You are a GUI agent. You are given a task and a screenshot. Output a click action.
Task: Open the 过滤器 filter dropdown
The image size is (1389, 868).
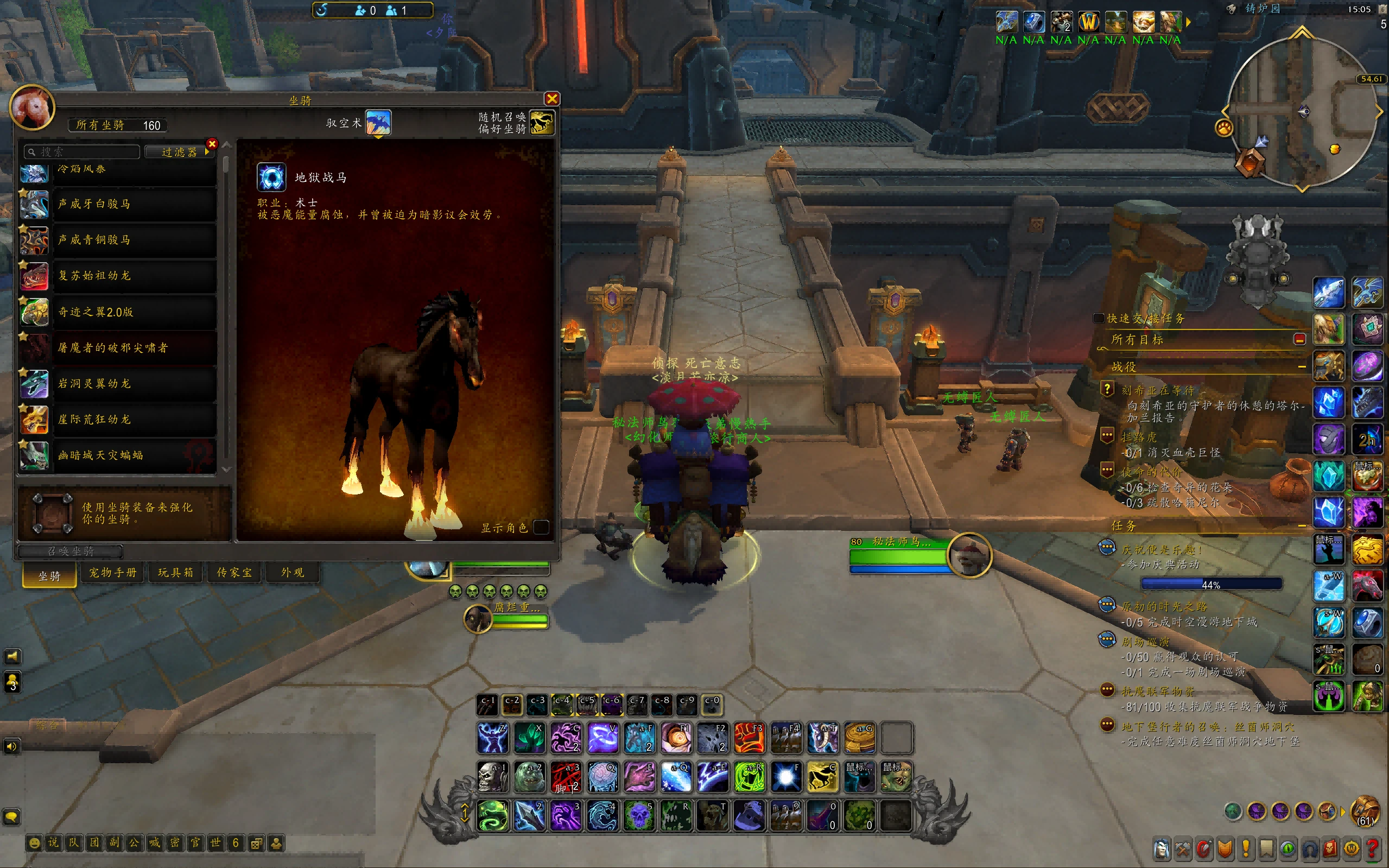click(x=179, y=151)
